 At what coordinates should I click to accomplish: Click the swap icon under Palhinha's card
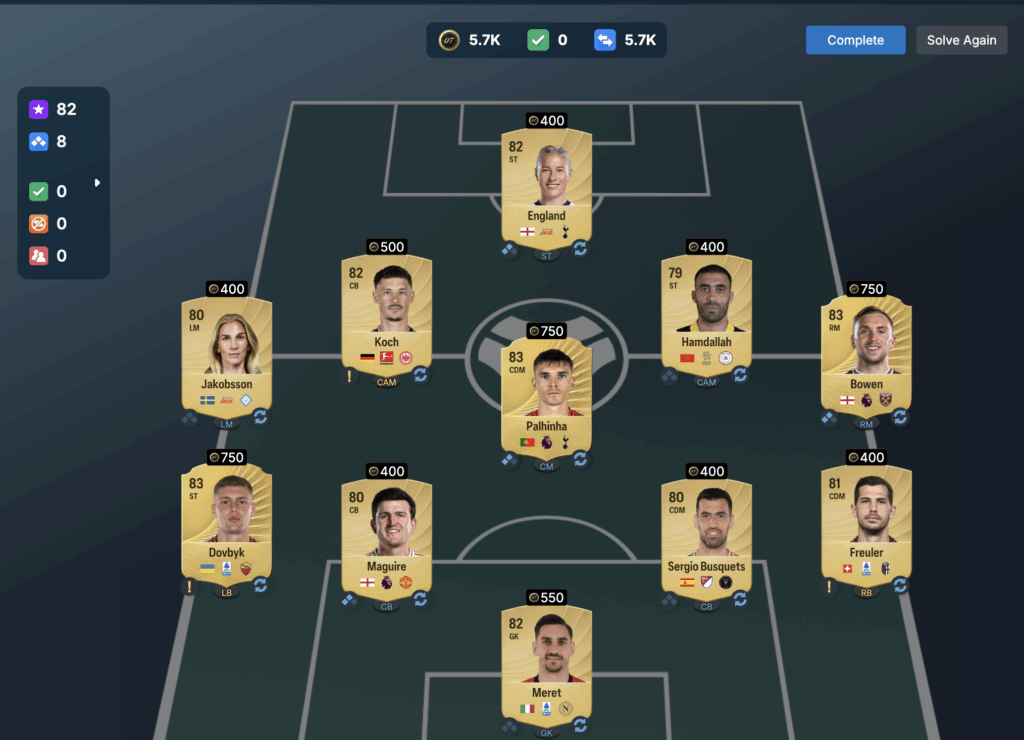(x=580, y=460)
